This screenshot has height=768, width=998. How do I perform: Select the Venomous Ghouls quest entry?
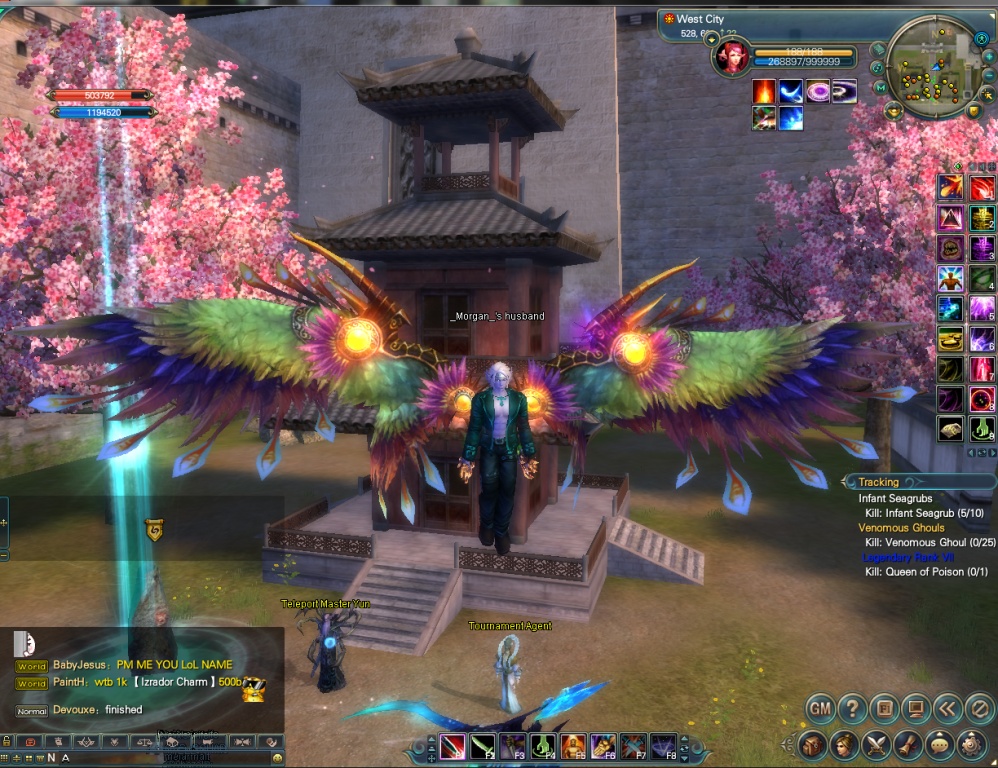[x=901, y=528]
